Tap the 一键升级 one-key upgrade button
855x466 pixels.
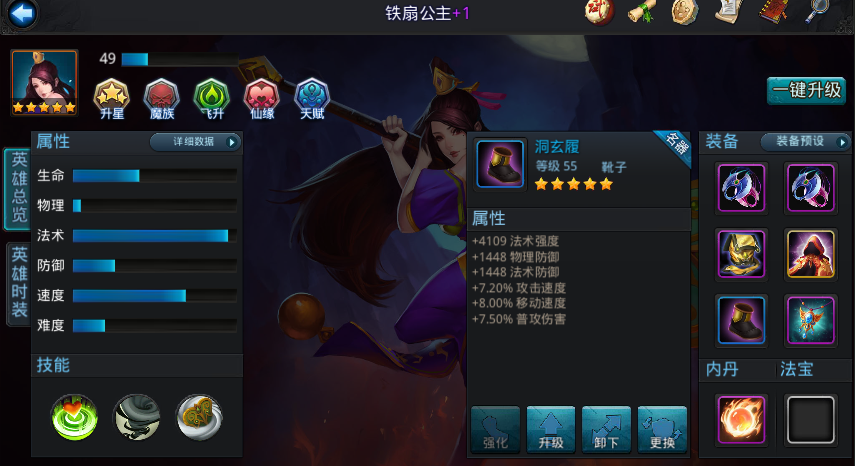click(807, 90)
